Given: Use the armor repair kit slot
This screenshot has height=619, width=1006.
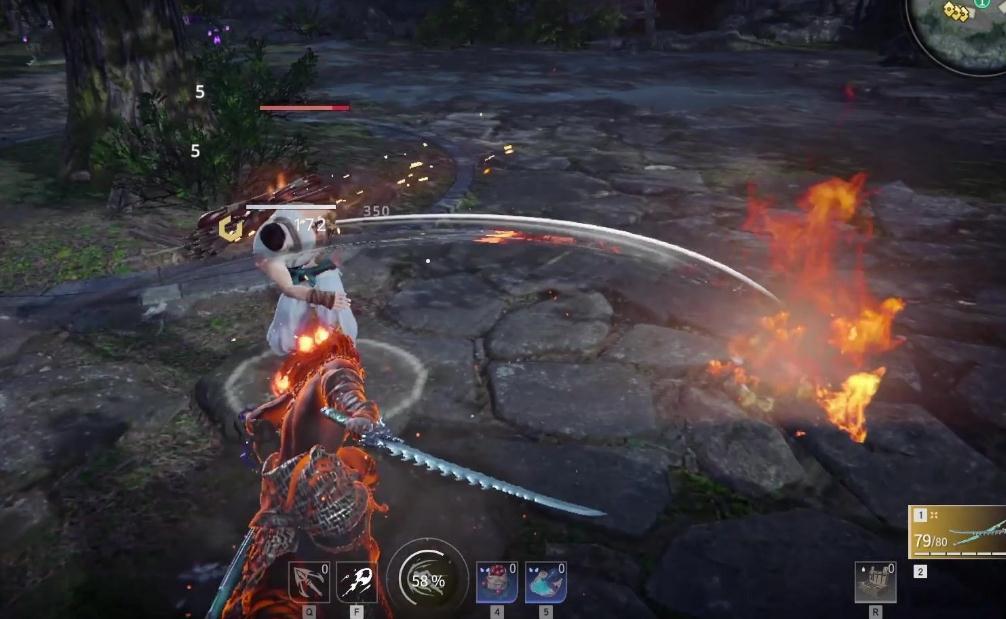Looking at the screenshot, I should click(x=876, y=582).
